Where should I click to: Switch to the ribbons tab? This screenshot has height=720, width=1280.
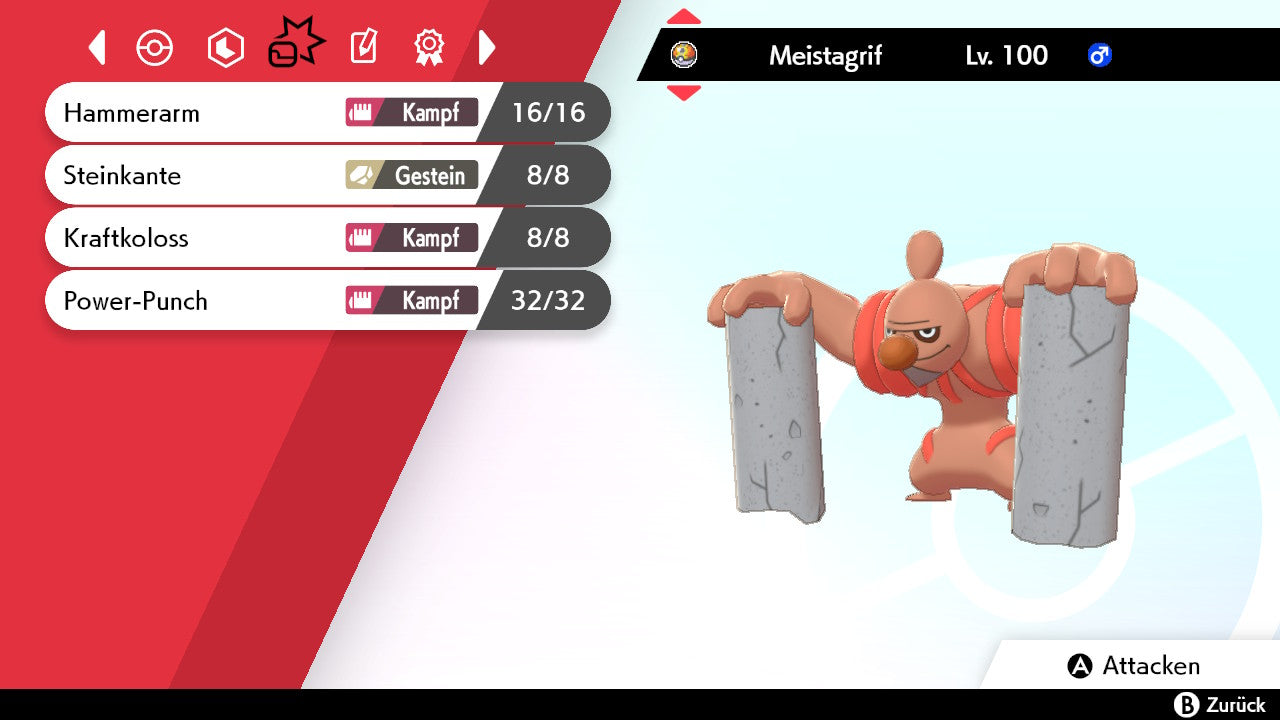pyautogui.click(x=429, y=47)
